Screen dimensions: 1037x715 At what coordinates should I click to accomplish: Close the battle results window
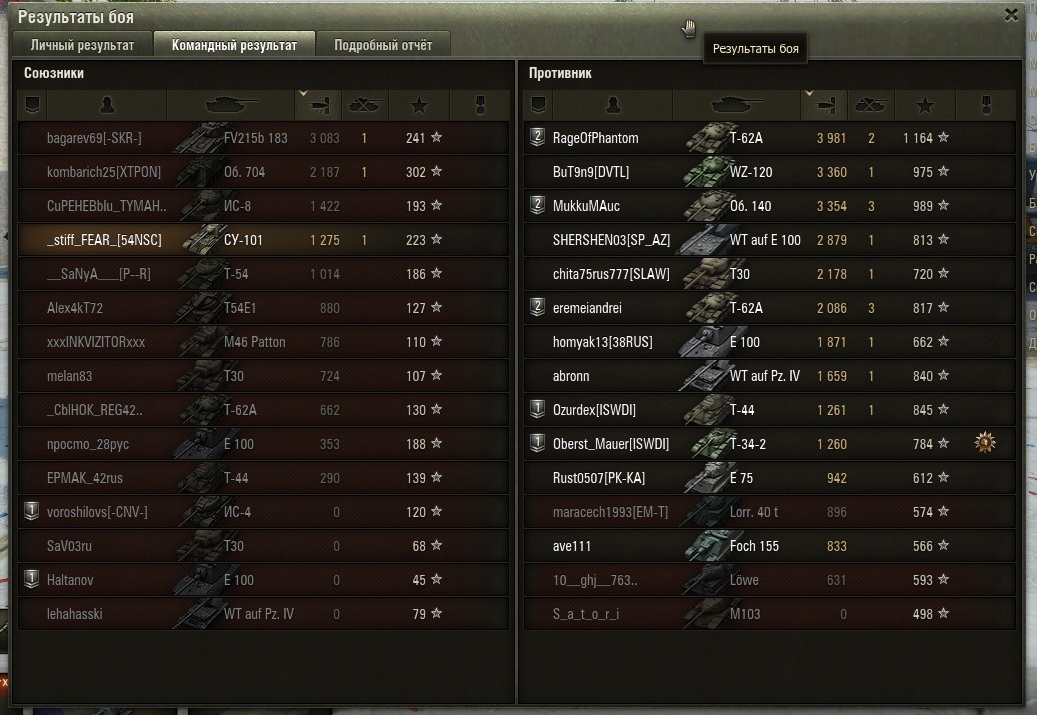pos(1010,15)
